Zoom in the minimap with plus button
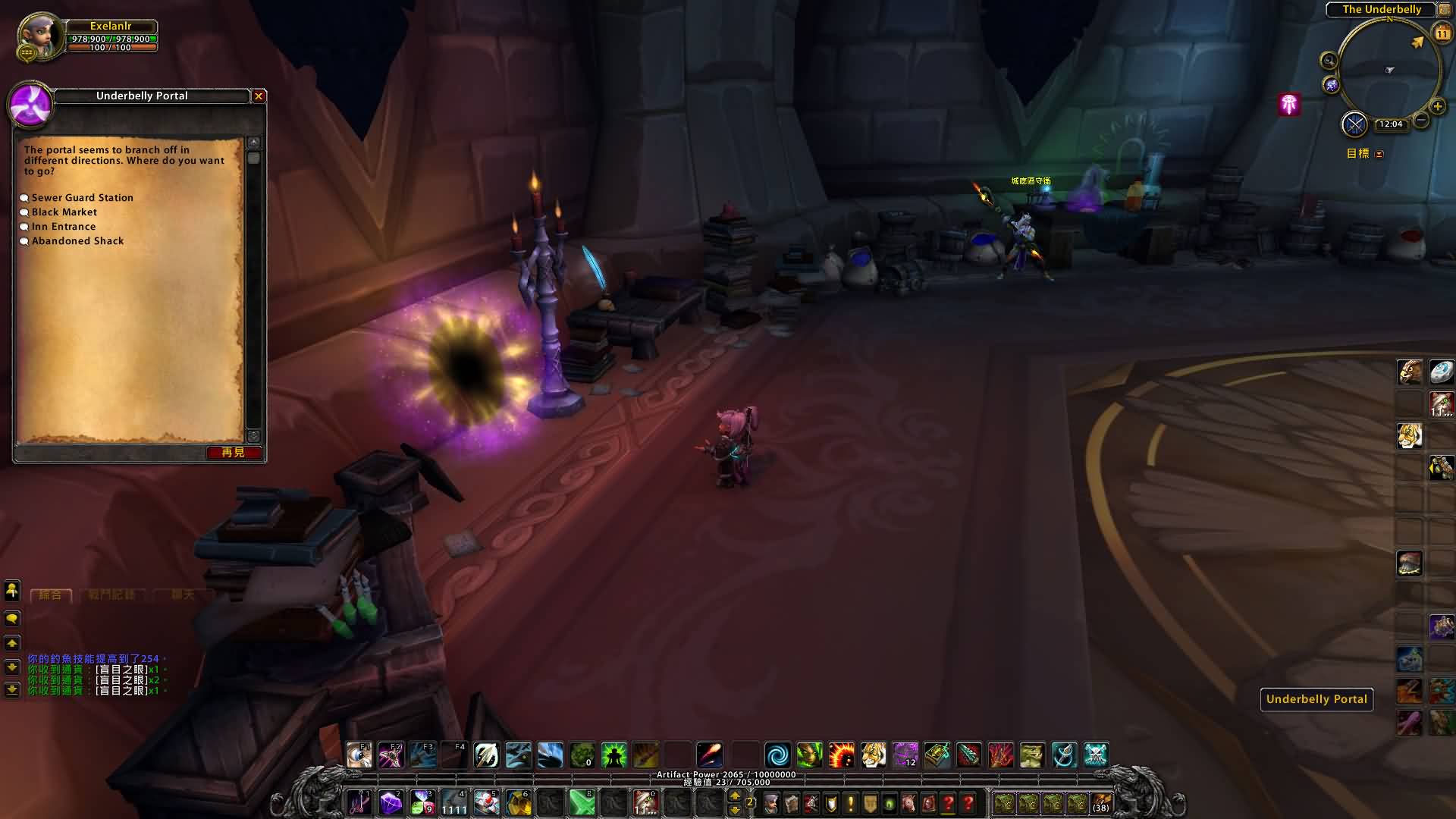The height and width of the screenshot is (819, 1456). coord(1437,106)
